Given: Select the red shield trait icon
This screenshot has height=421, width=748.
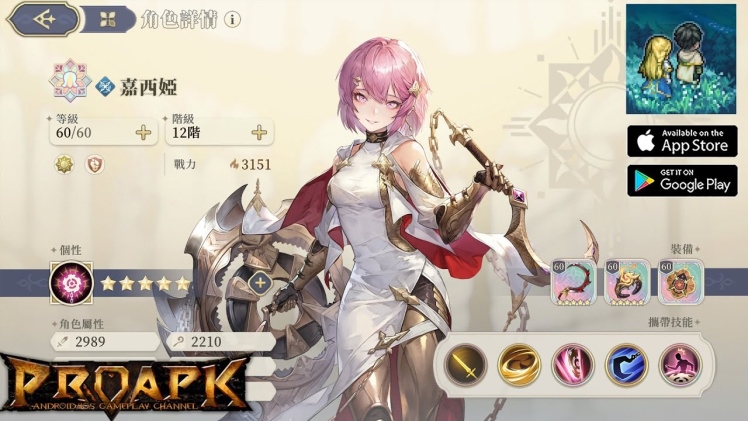Looking at the screenshot, I should tap(95, 164).
